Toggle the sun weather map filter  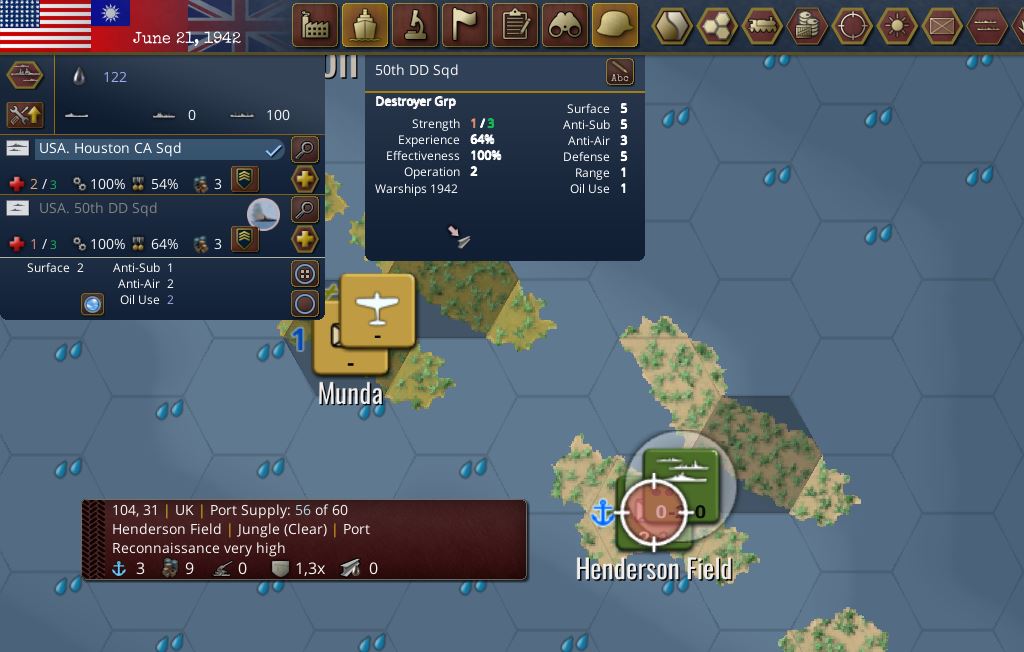click(897, 25)
